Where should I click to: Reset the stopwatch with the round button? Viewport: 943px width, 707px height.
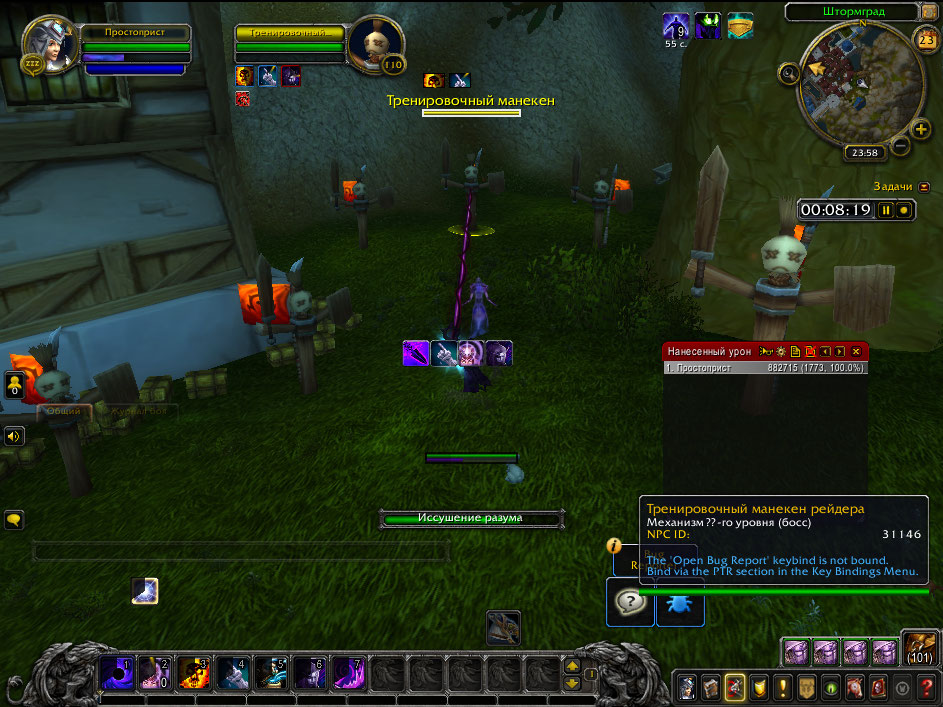(x=904, y=211)
